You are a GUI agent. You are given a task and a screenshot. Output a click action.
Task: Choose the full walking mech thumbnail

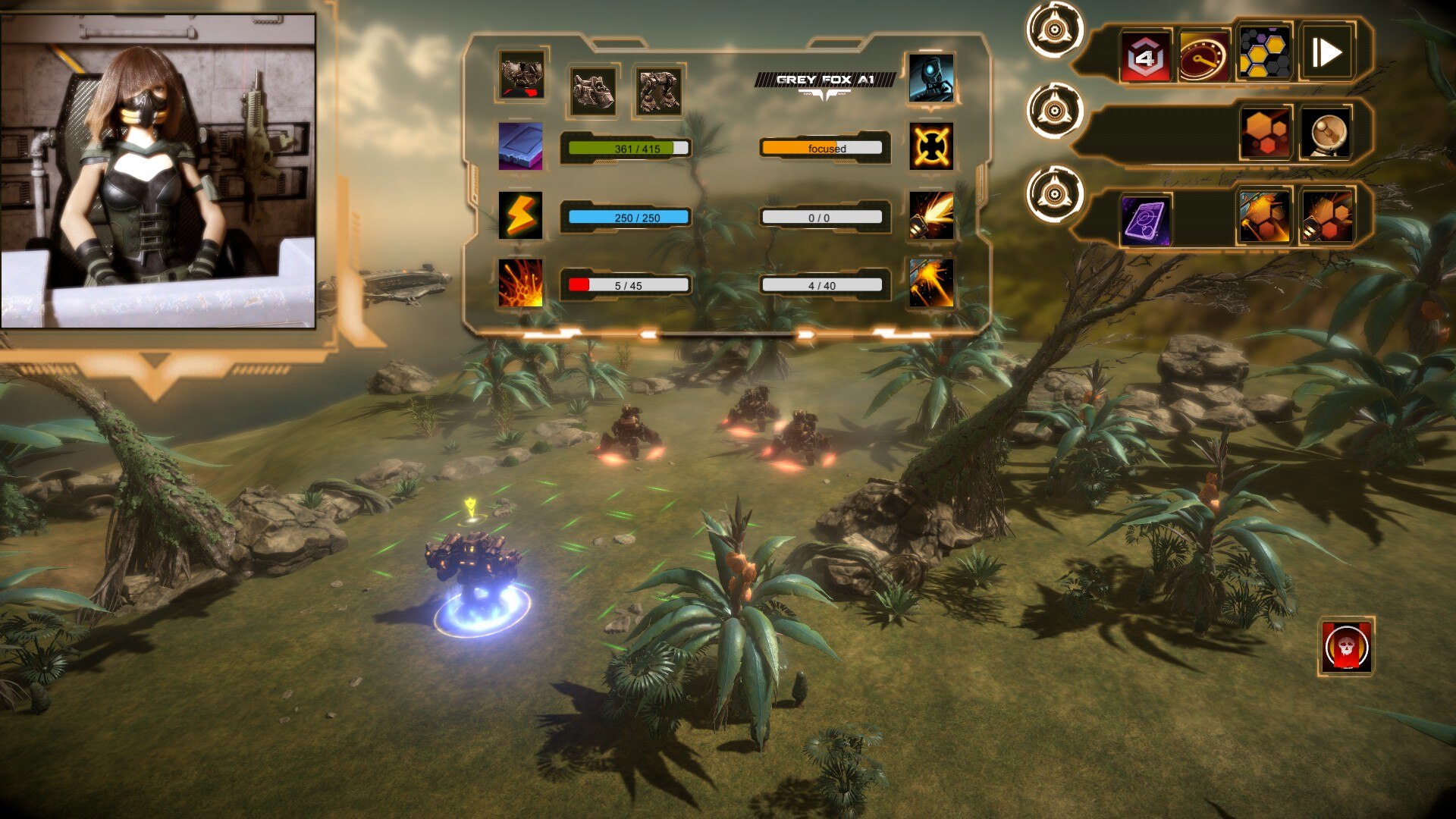click(x=657, y=91)
